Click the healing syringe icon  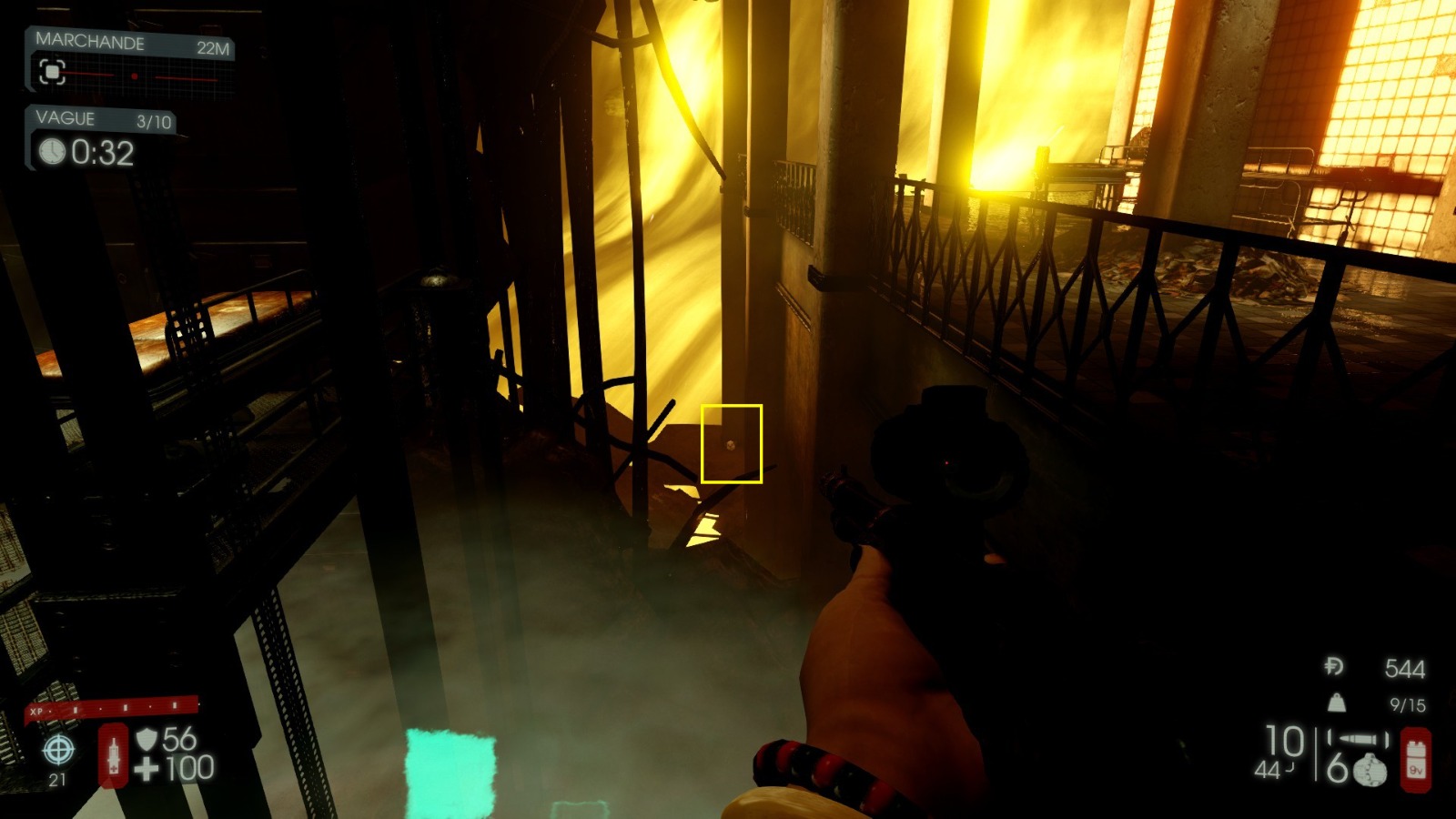[113, 756]
